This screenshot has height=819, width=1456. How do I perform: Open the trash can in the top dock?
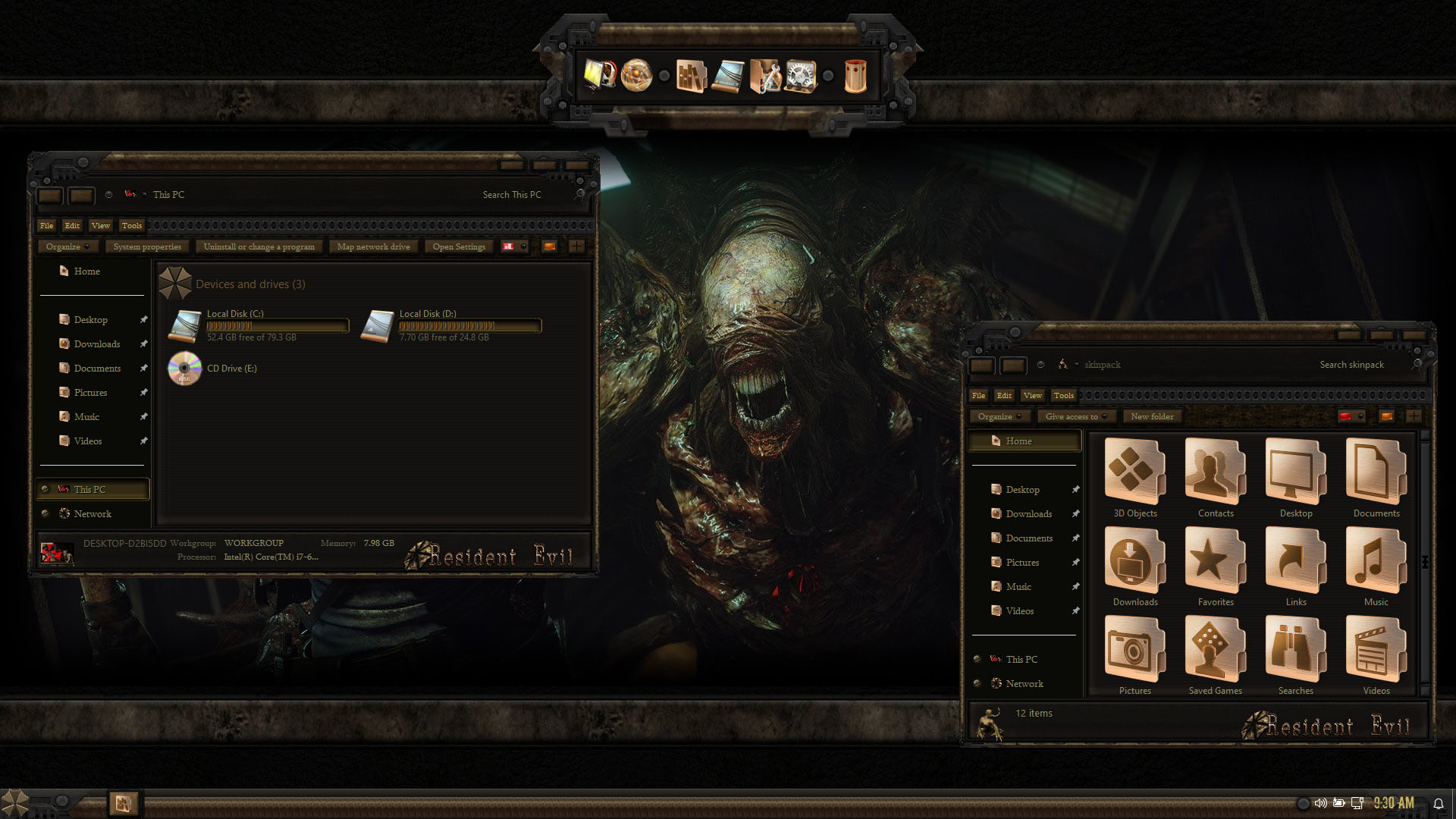point(855,76)
